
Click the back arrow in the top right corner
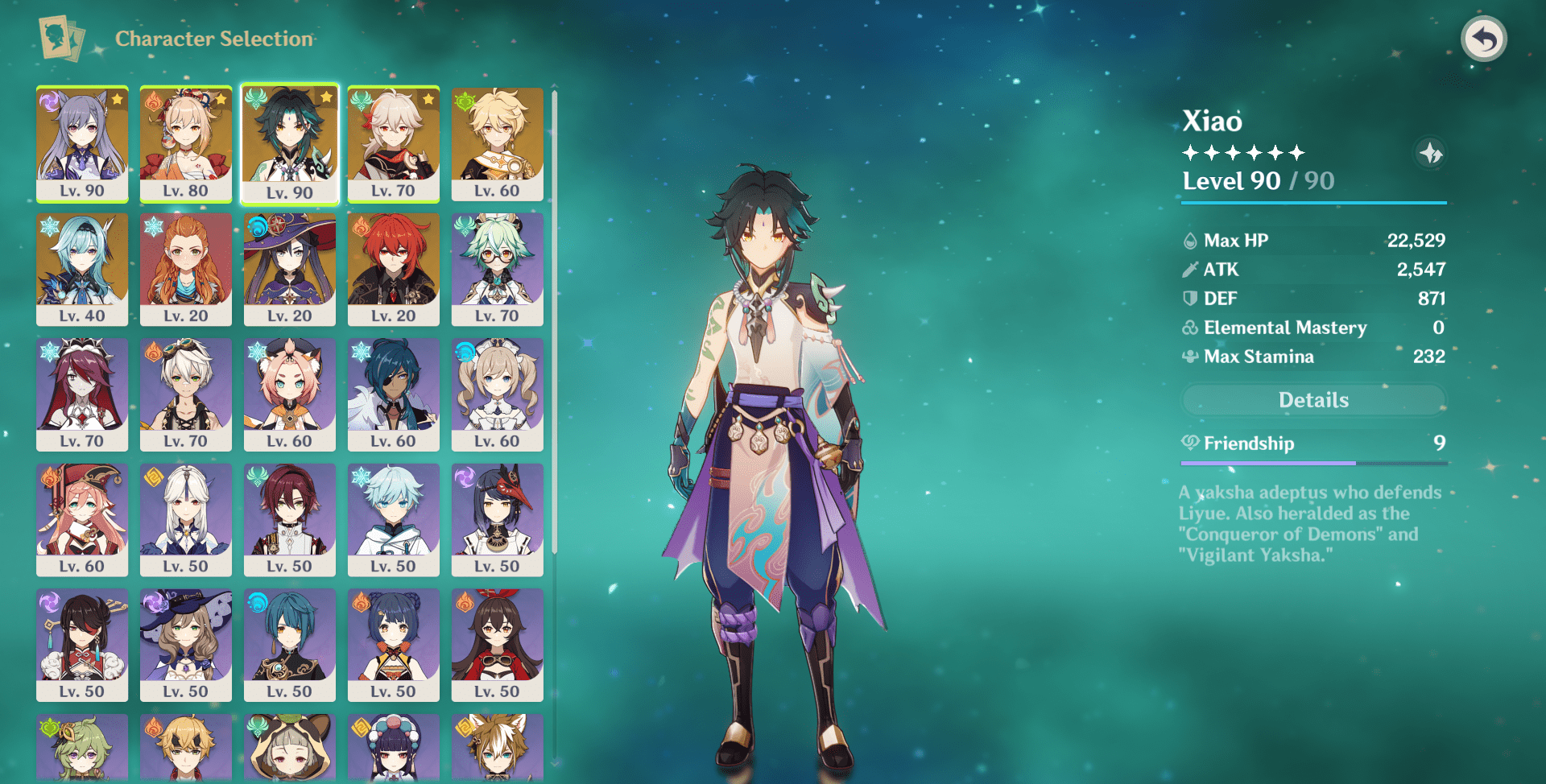click(1486, 38)
